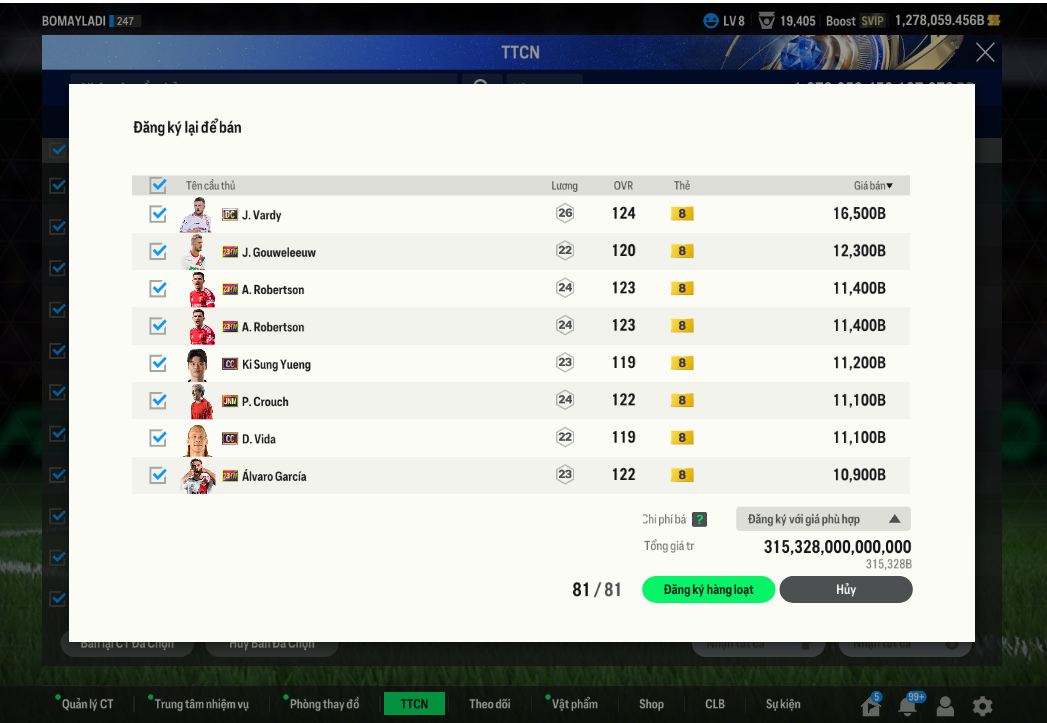Screen dimensions: 1047x723
Task: Deselect the P. Crouch checkbox
Action: 158,400
